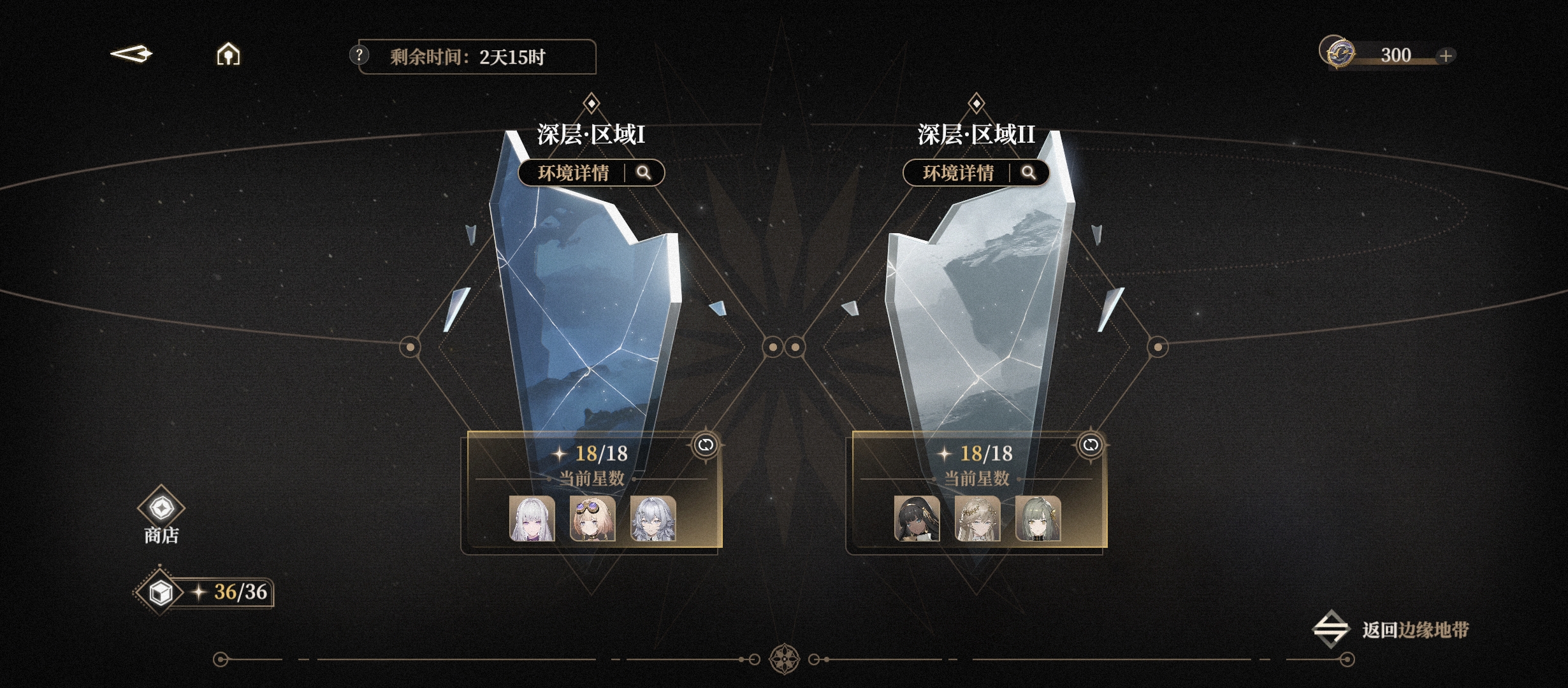The image size is (1568, 688).
Task: Select the dark-haired character portrait
Action: (x=917, y=519)
